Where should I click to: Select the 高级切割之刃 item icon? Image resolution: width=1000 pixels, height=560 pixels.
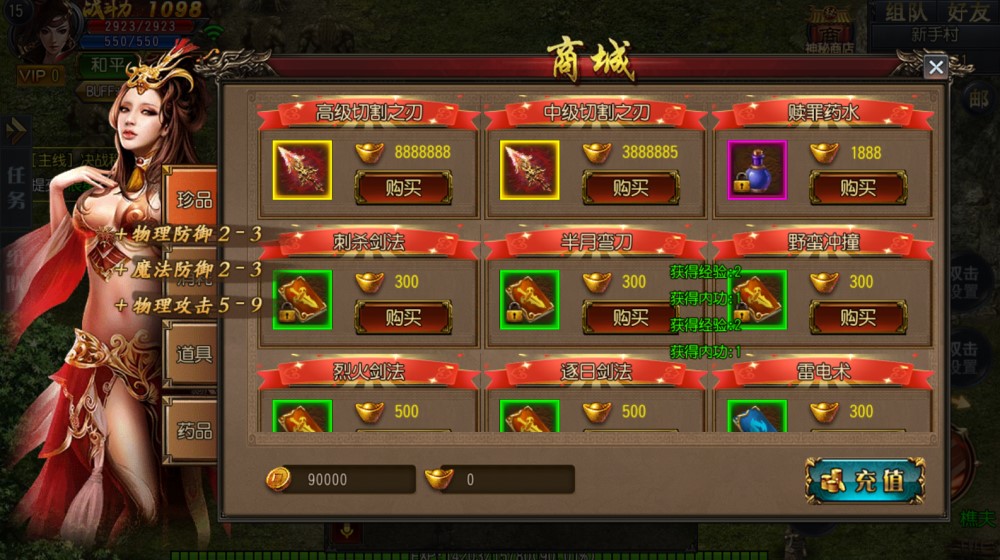point(302,170)
